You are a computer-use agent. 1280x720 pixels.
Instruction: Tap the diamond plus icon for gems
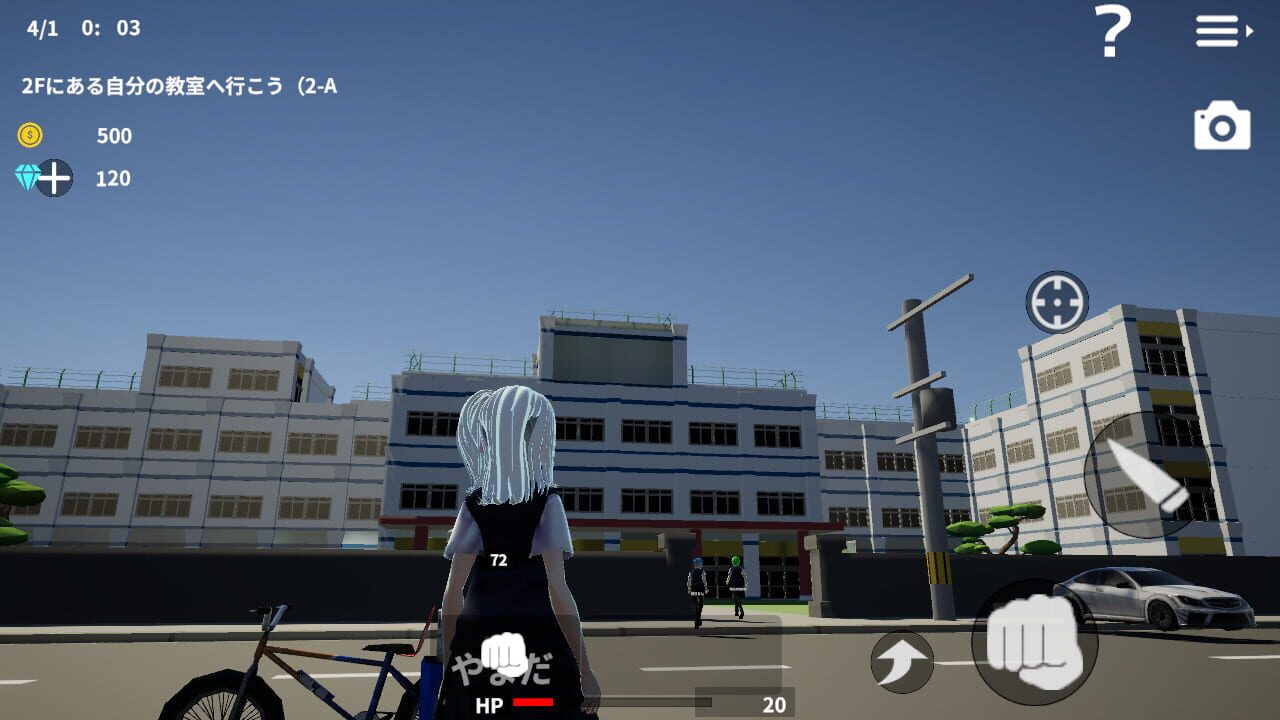coord(44,179)
